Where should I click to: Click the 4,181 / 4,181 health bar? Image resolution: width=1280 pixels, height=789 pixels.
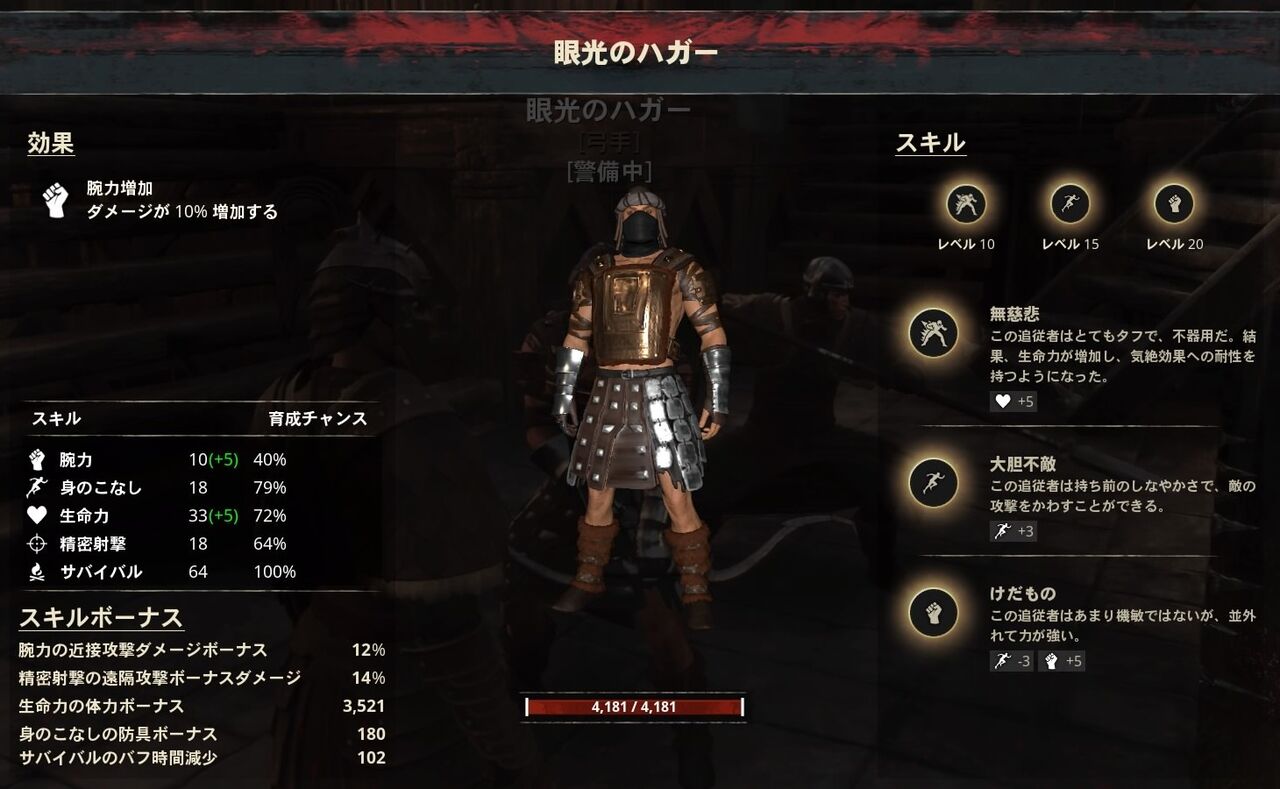click(x=636, y=706)
